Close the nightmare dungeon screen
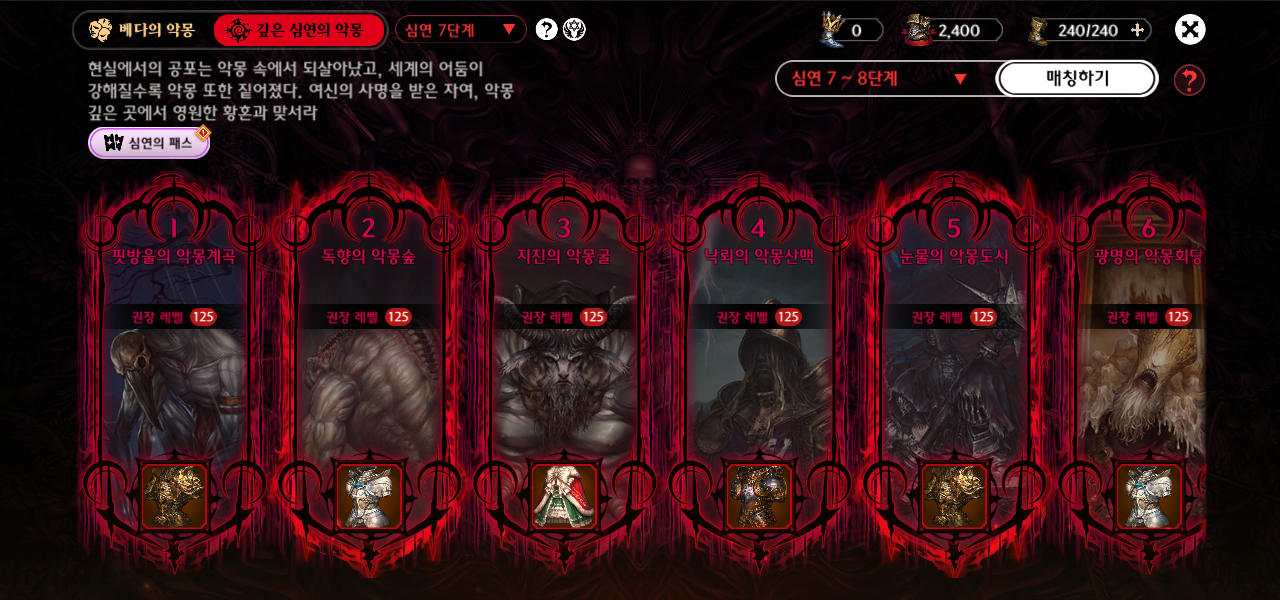This screenshot has height=600, width=1280. (1189, 30)
